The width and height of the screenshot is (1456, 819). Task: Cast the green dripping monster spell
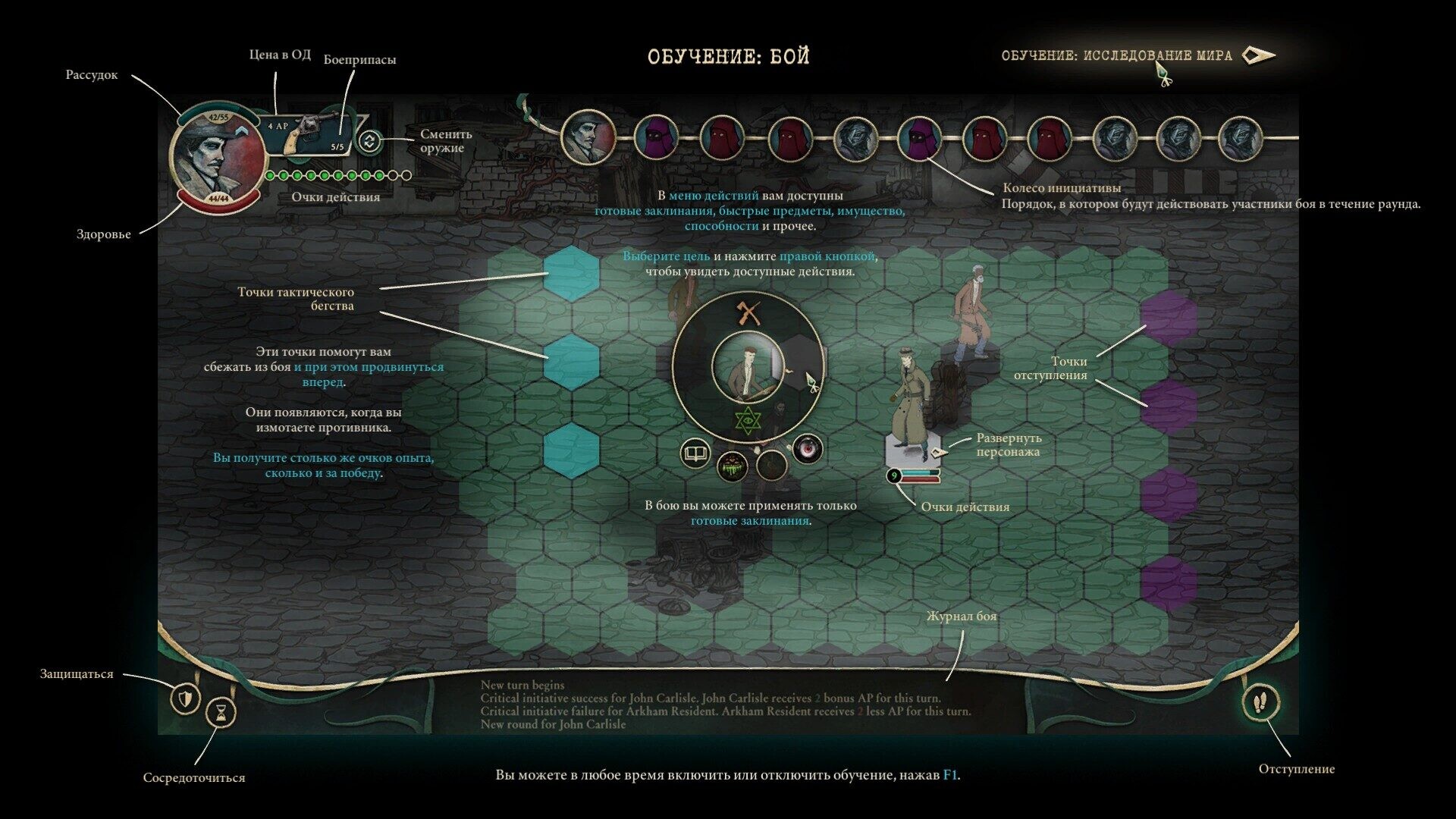click(733, 466)
